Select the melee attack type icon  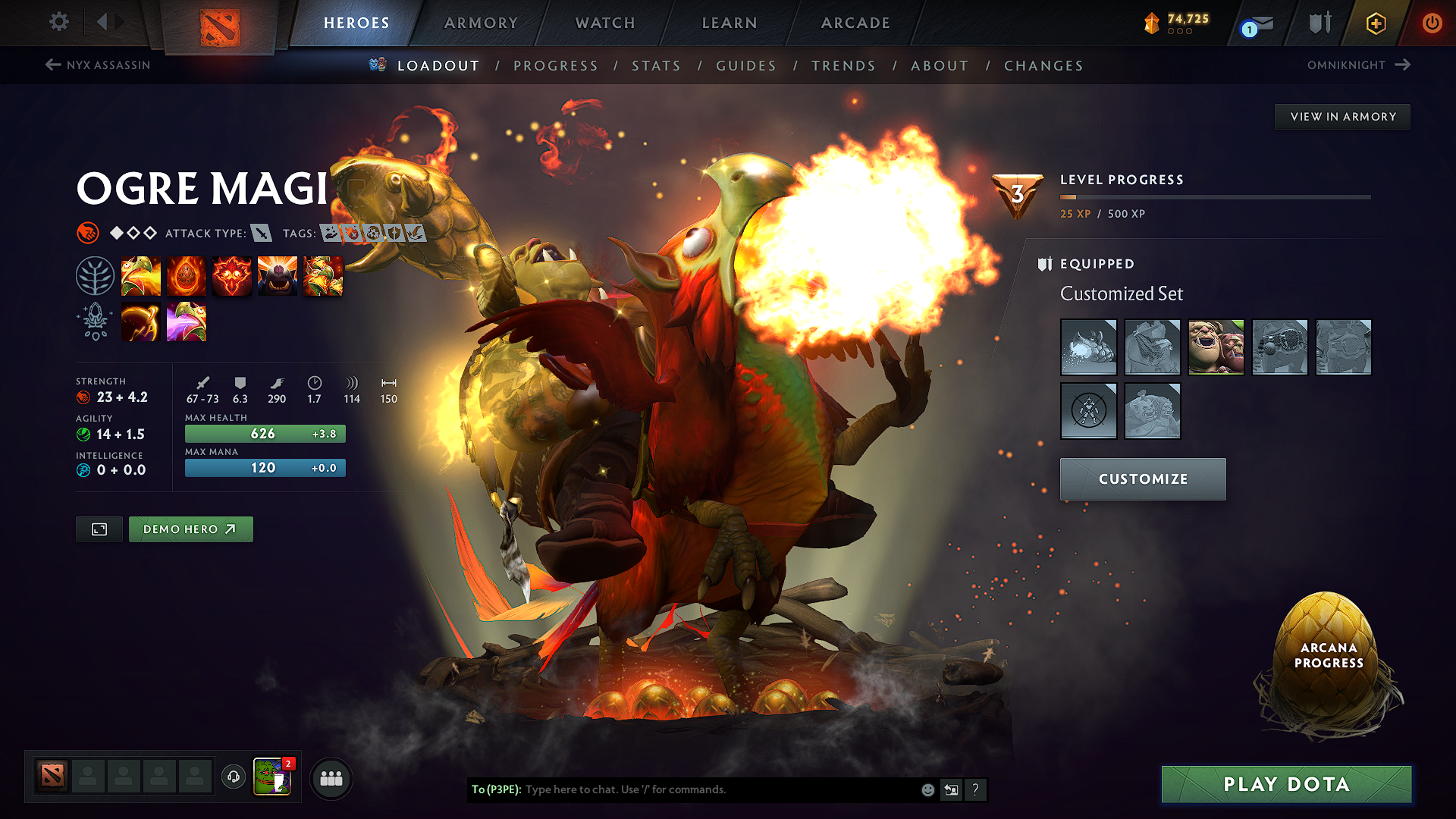[x=262, y=234]
